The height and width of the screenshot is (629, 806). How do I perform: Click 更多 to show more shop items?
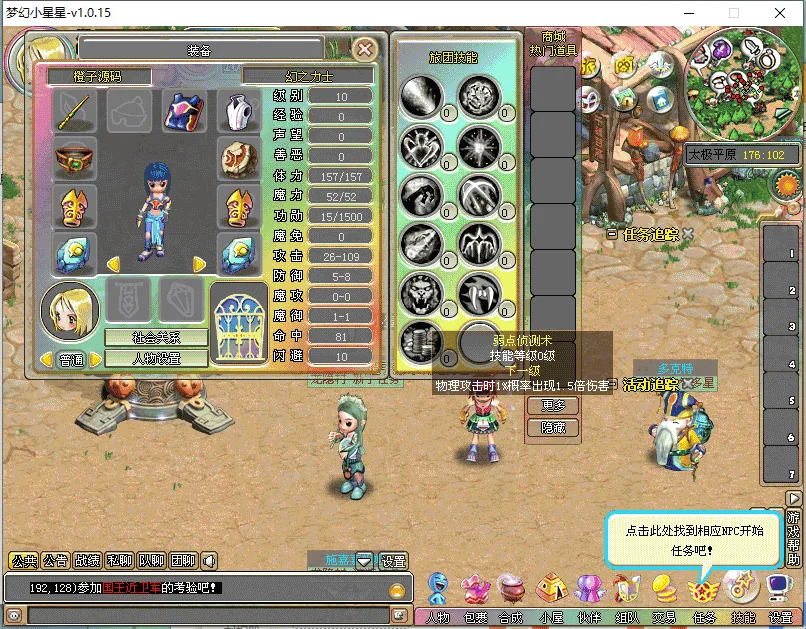[x=553, y=405]
